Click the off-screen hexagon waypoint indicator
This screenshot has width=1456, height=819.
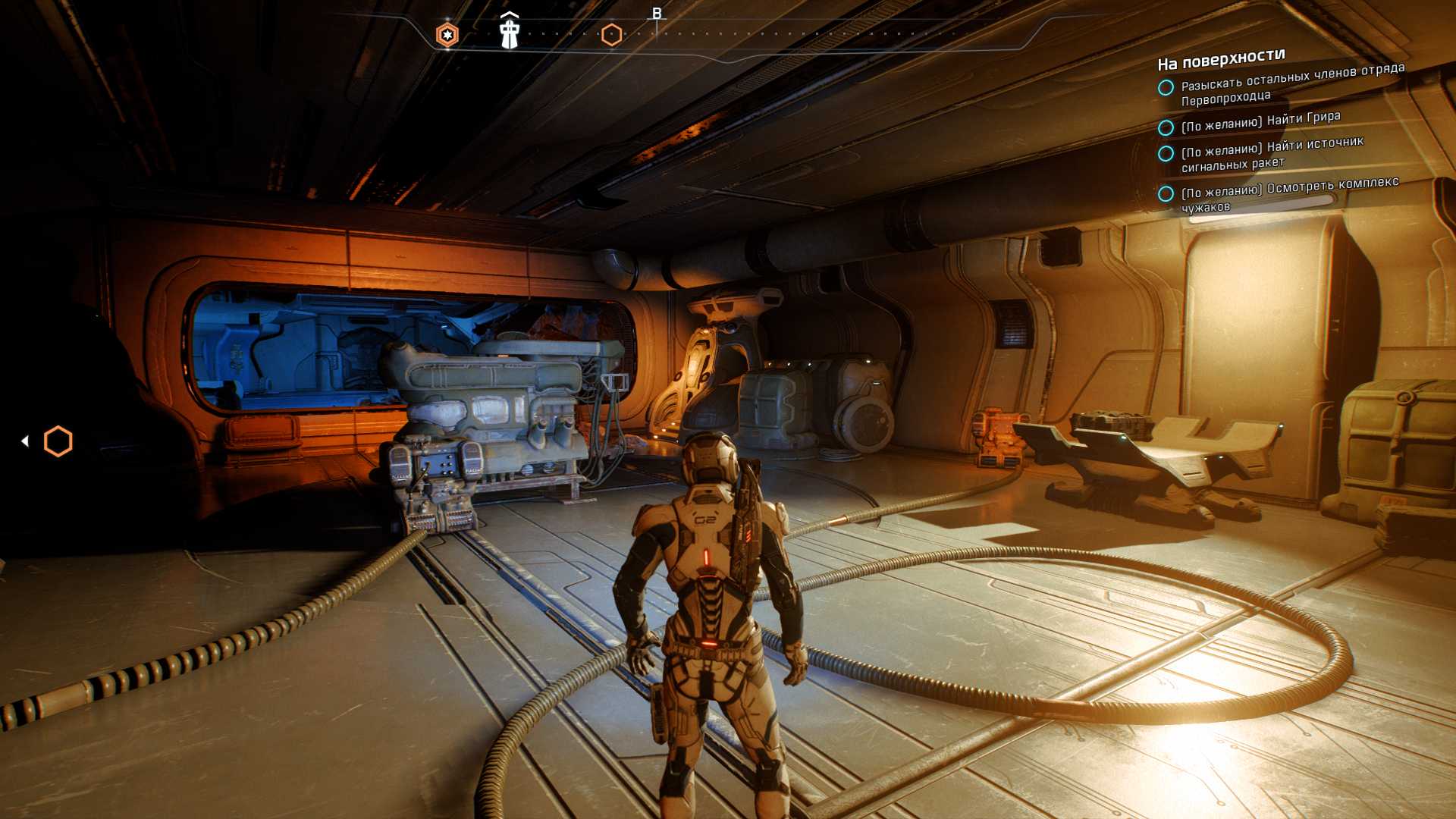coord(58,441)
